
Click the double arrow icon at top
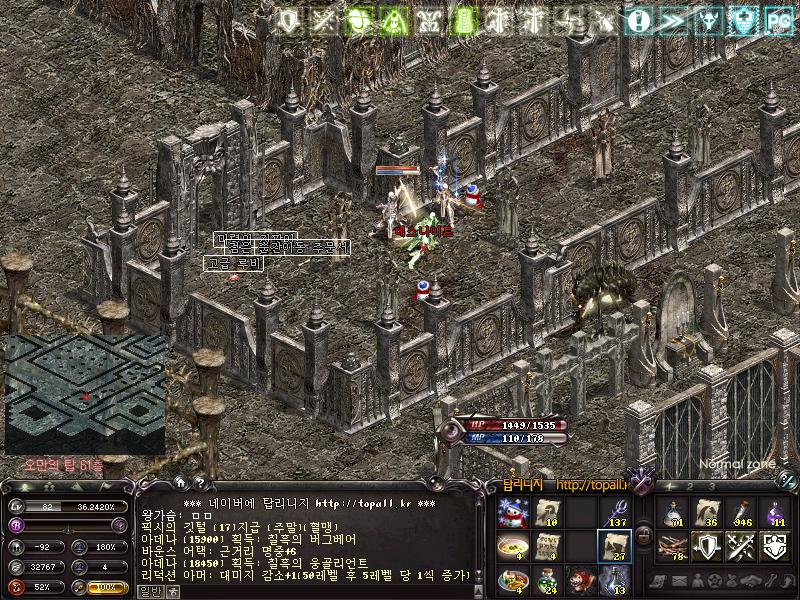(674, 20)
